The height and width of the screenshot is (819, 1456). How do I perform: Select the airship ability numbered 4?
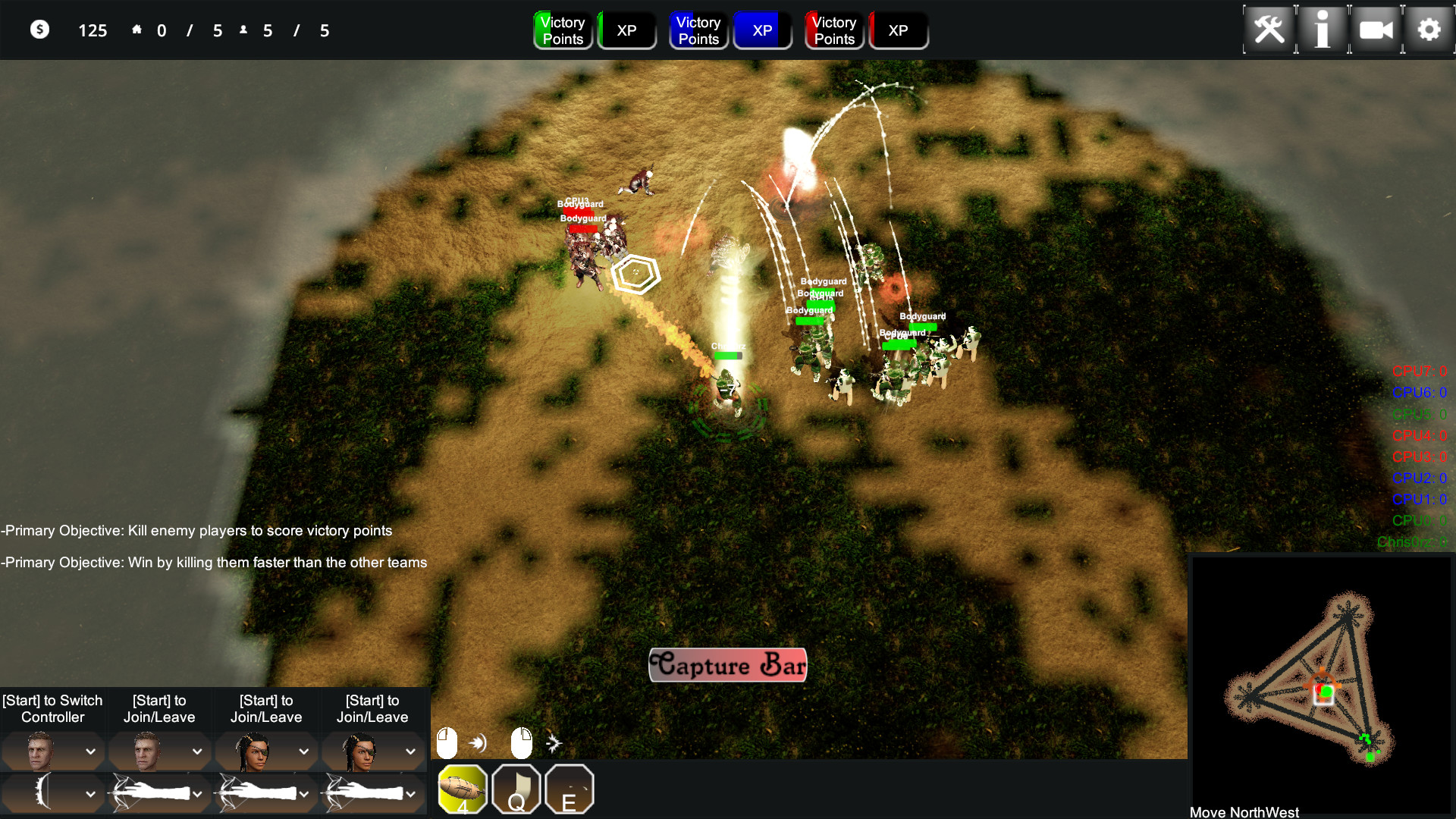coord(463,789)
